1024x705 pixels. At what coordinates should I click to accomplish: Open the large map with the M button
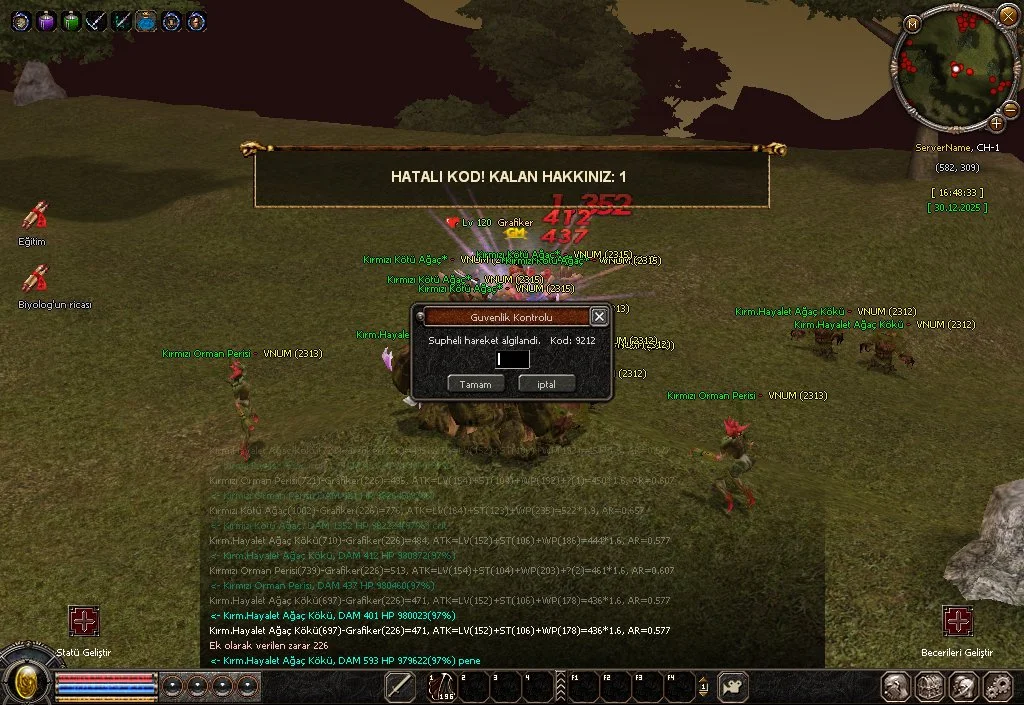[x=912, y=24]
